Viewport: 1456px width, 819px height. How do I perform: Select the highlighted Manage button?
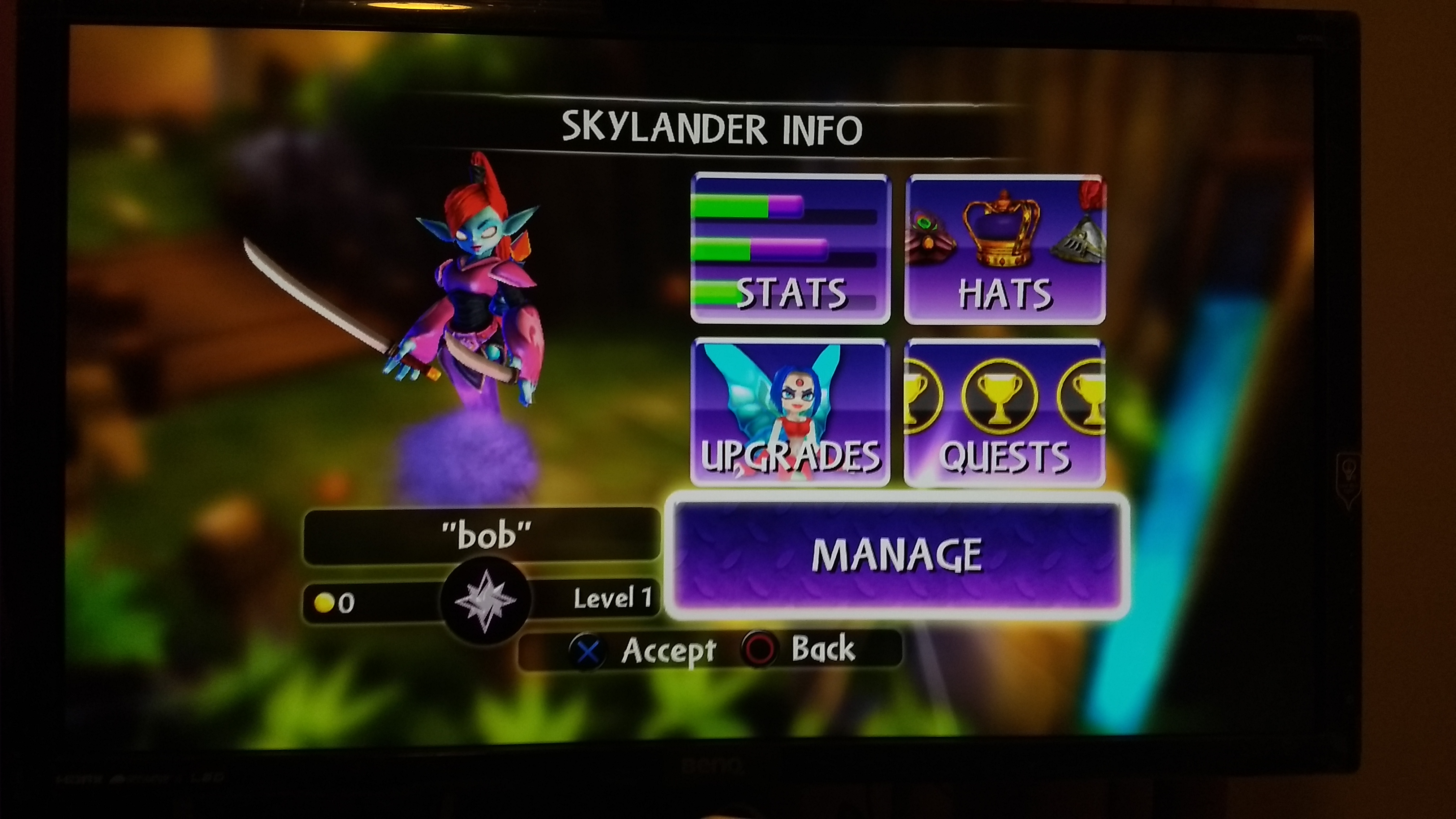point(897,555)
